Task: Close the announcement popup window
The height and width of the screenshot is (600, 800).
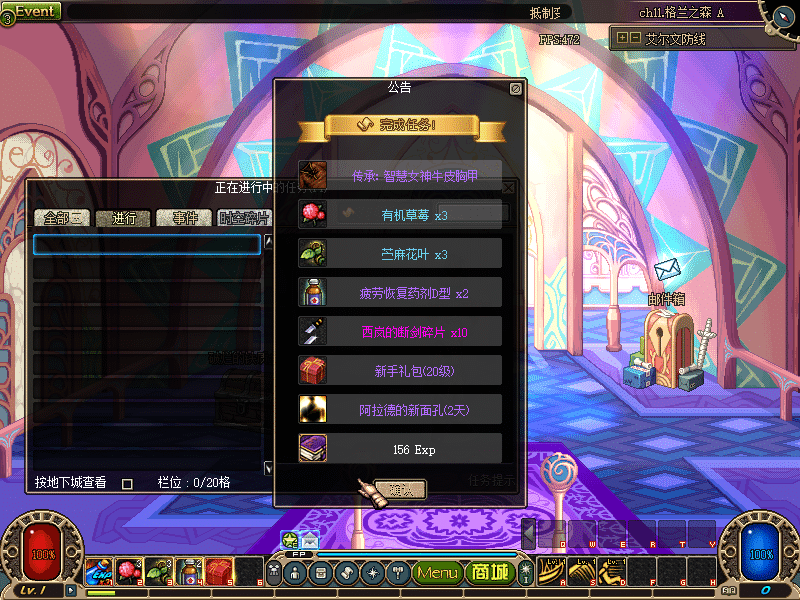Action: (x=515, y=89)
